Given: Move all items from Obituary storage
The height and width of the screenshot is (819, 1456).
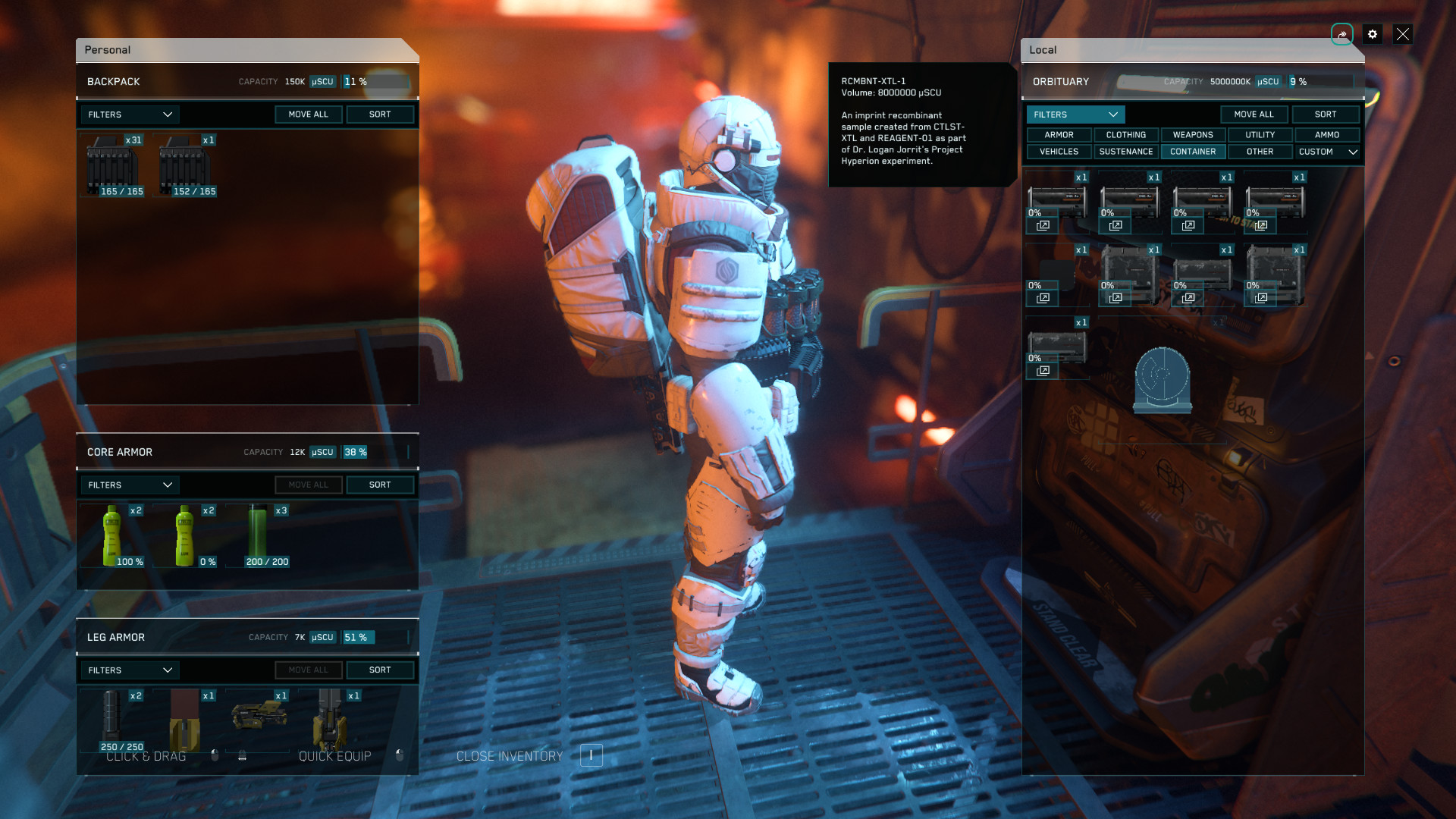Looking at the screenshot, I should click(x=1254, y=115).
